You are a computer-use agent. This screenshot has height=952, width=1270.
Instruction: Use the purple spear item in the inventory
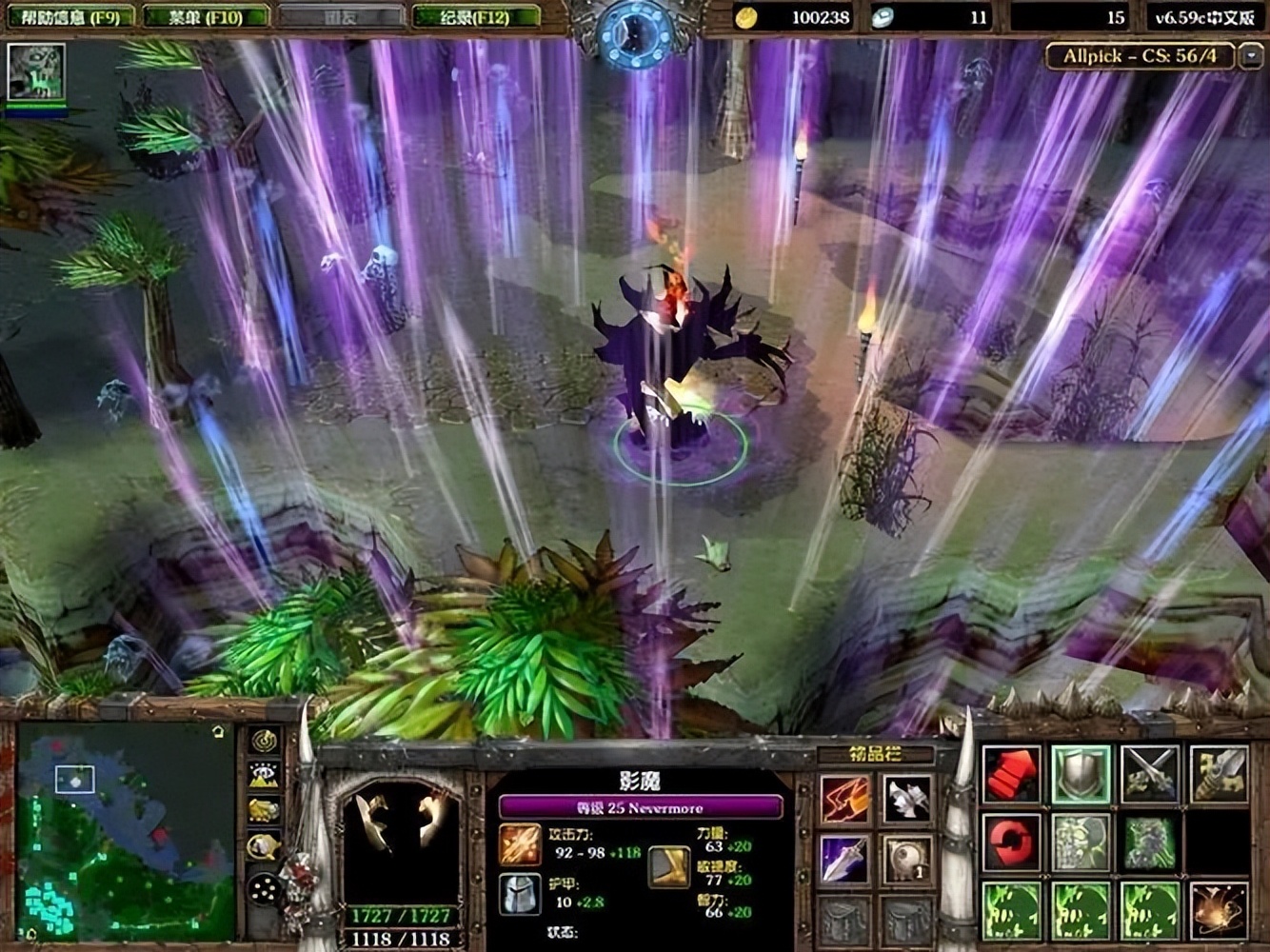[844, 860]
